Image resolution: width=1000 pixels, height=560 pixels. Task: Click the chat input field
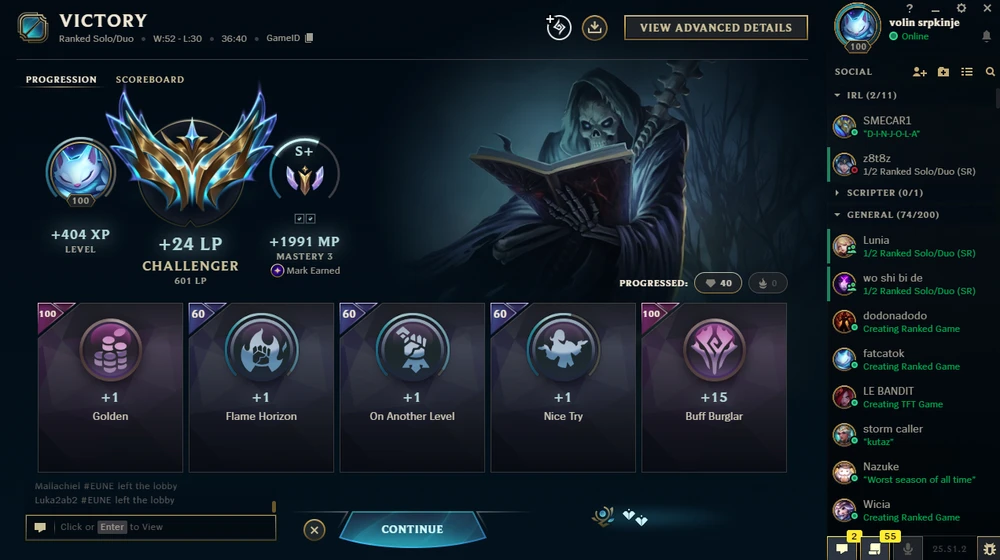(160, 527)
